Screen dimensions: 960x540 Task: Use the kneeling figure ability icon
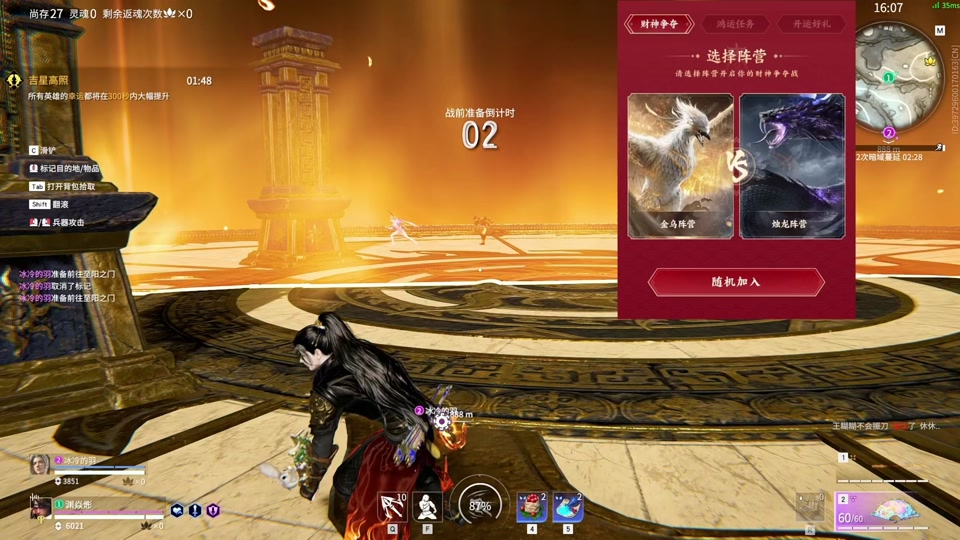(x=428, y=507)
